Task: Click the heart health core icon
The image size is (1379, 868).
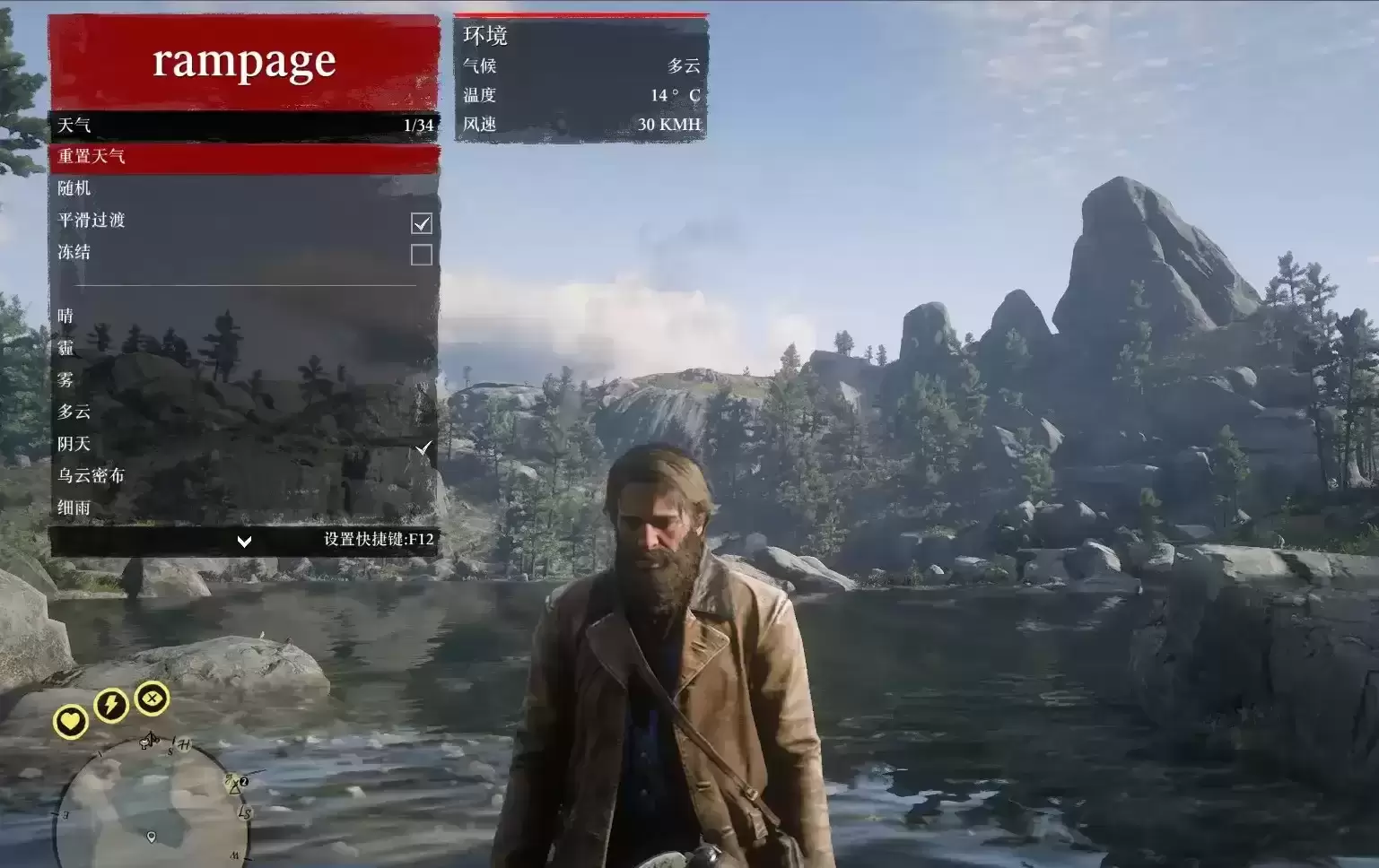Action: pos(70,721)
